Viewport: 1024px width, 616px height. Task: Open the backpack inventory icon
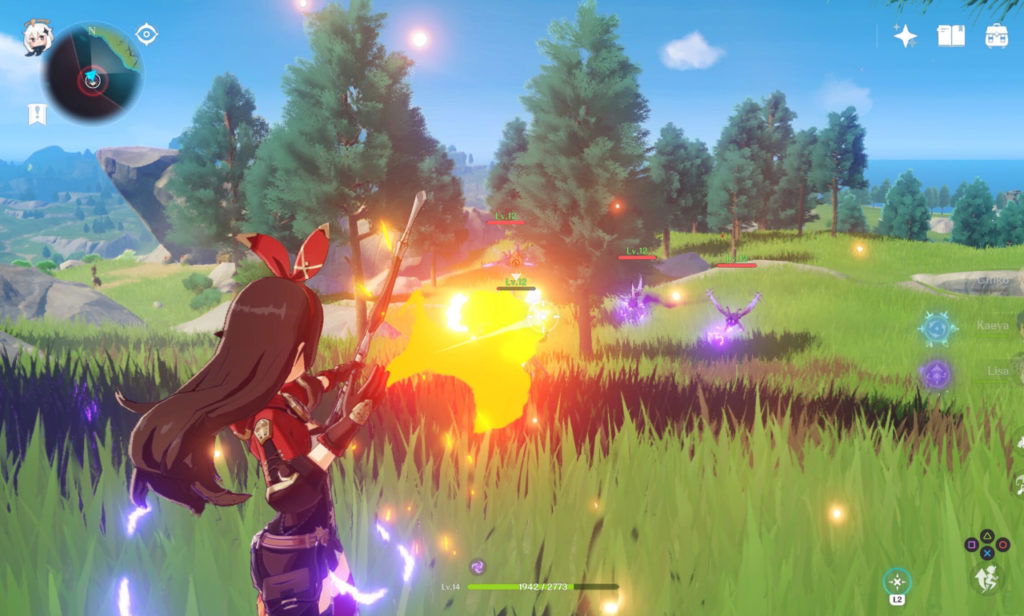click(x=996, y=36)
